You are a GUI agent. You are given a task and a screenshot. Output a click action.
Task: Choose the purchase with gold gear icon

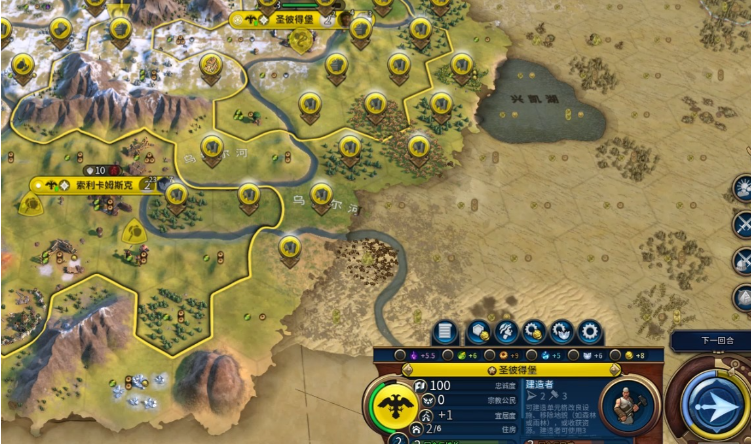[x=534, y=332]
